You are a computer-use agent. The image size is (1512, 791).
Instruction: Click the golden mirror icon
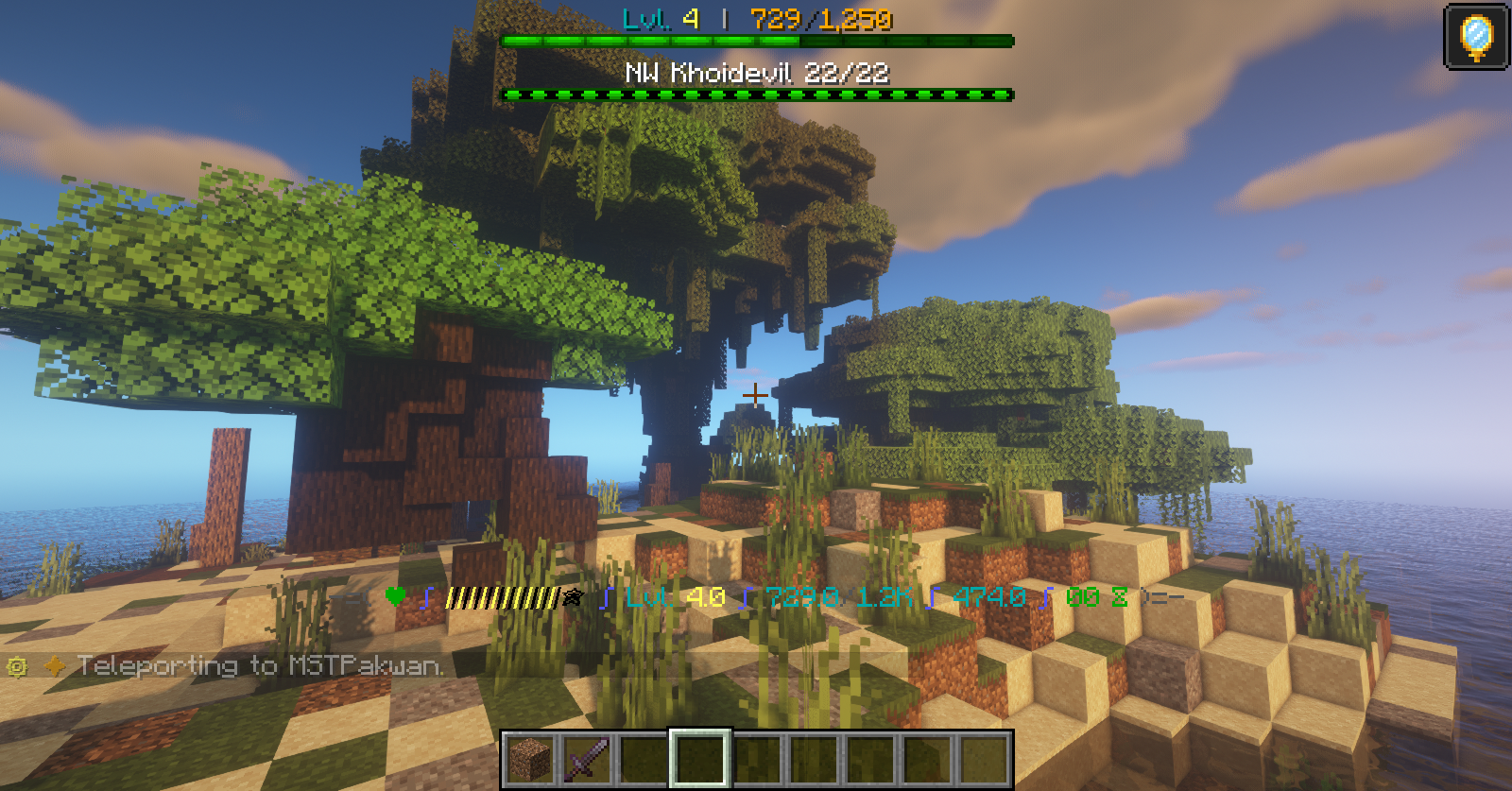point(1476,37)
